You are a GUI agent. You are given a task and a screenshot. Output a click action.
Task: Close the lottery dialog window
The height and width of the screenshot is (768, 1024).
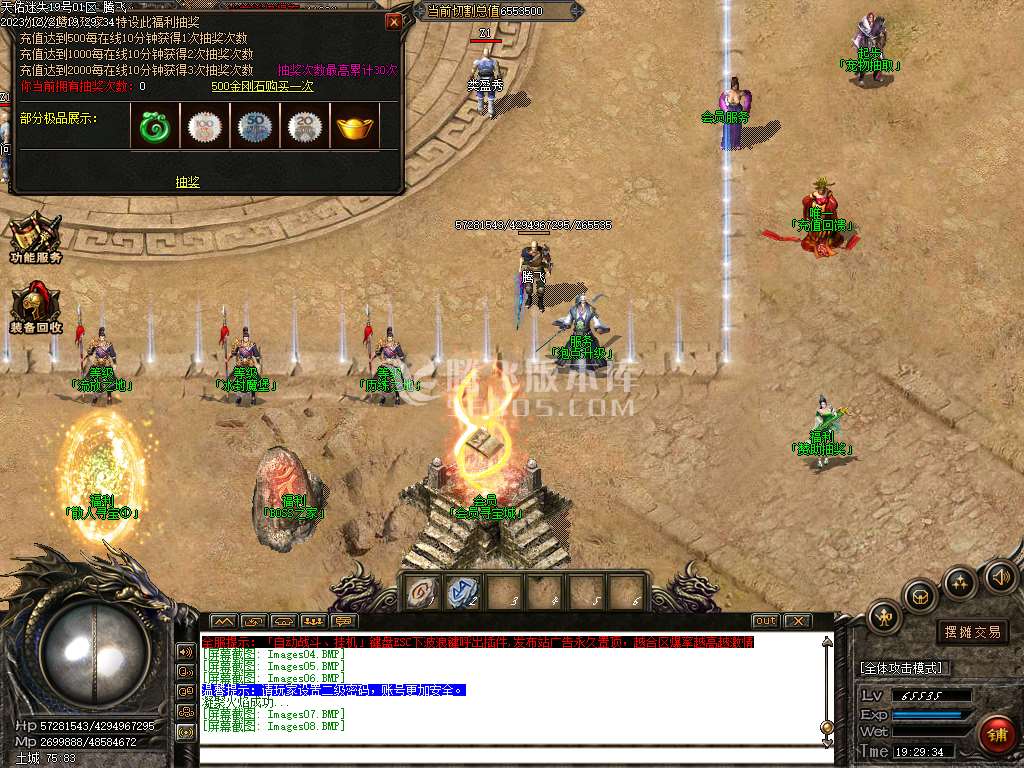(x=394, y=21)
